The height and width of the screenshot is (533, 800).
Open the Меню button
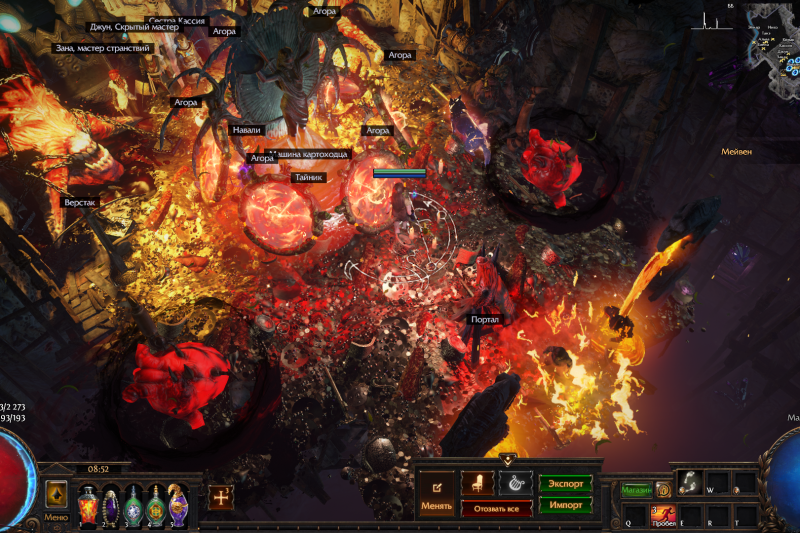(56, 496)
